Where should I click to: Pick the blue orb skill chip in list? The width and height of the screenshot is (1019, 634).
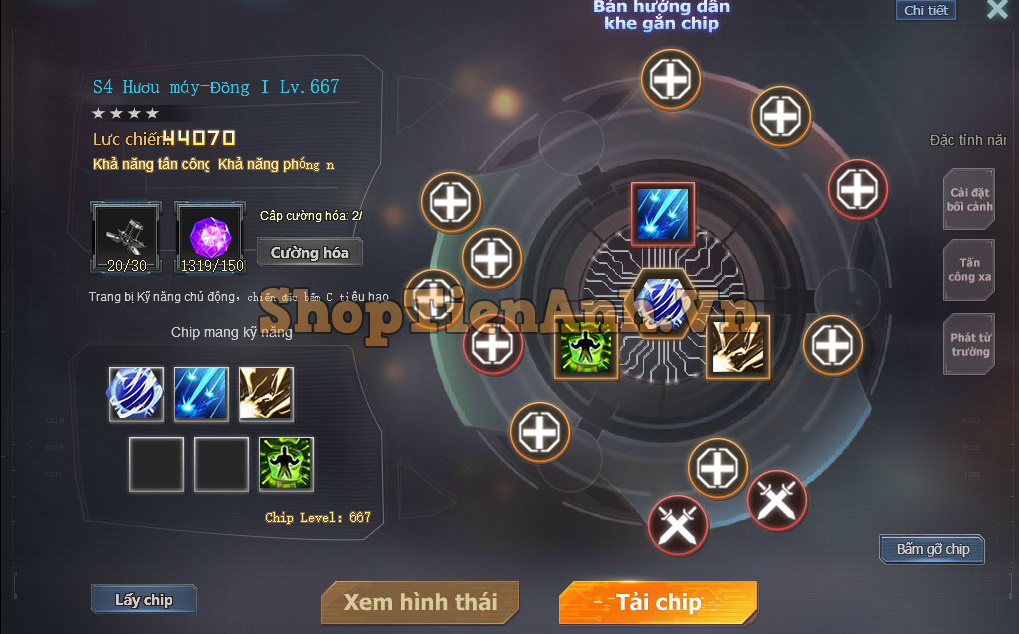pos(136,394)
